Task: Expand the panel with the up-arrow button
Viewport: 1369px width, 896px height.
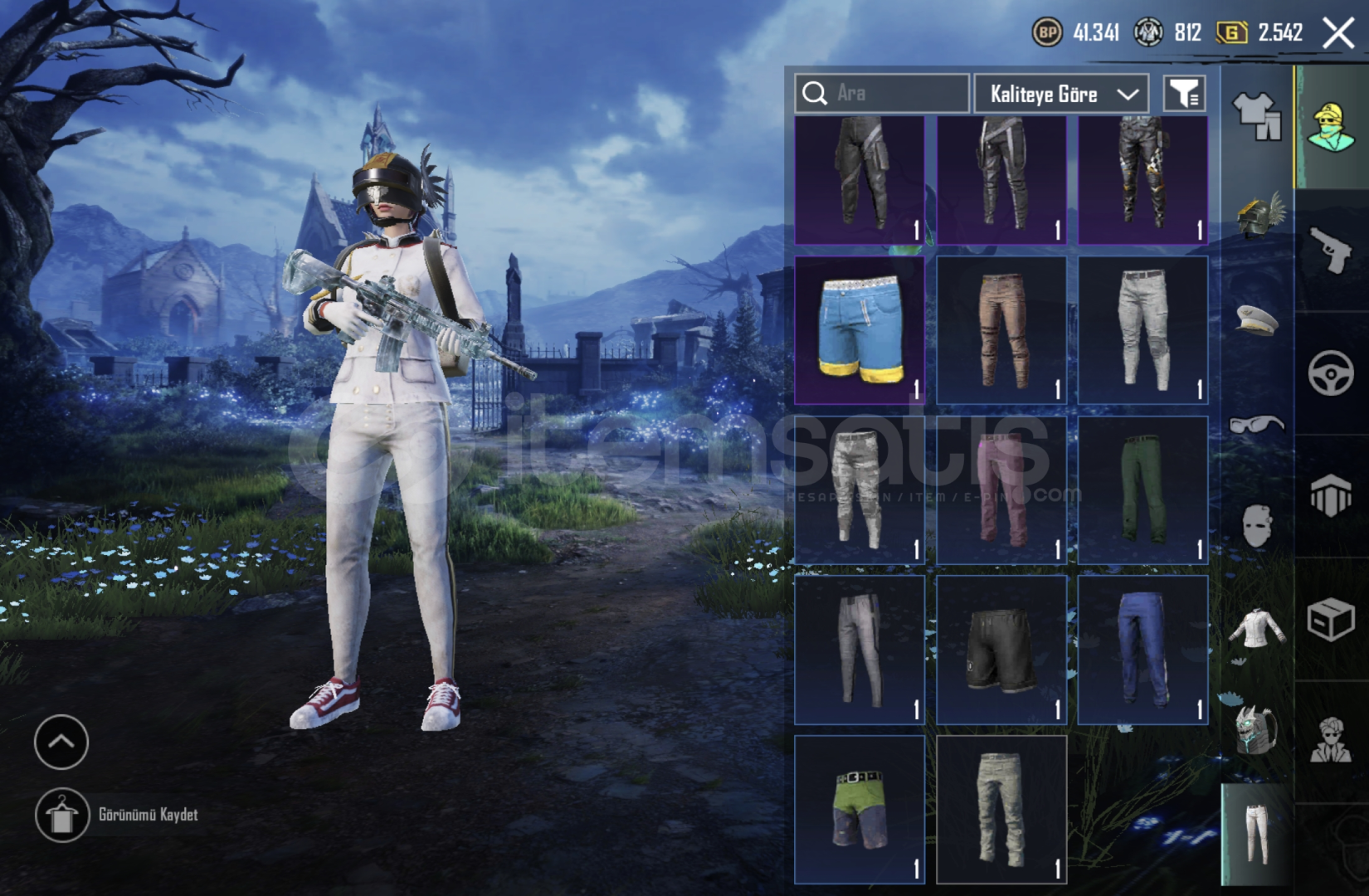Action: [61, 742]
